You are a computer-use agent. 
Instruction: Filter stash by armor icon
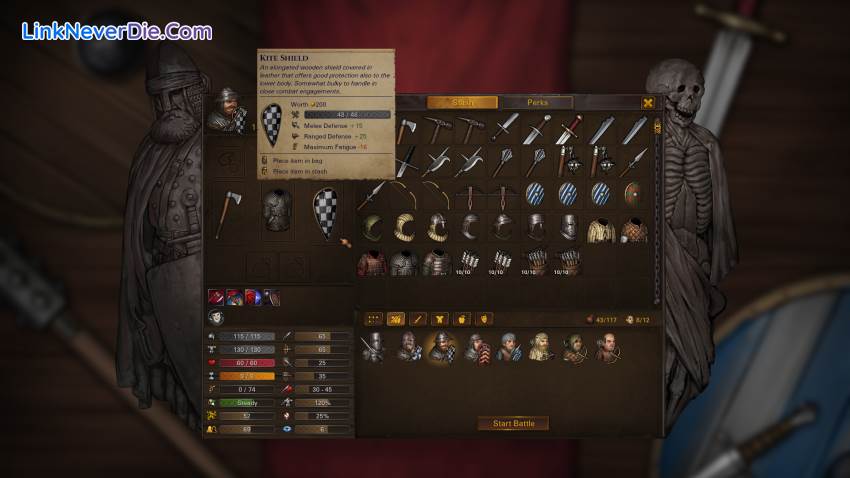440,318
